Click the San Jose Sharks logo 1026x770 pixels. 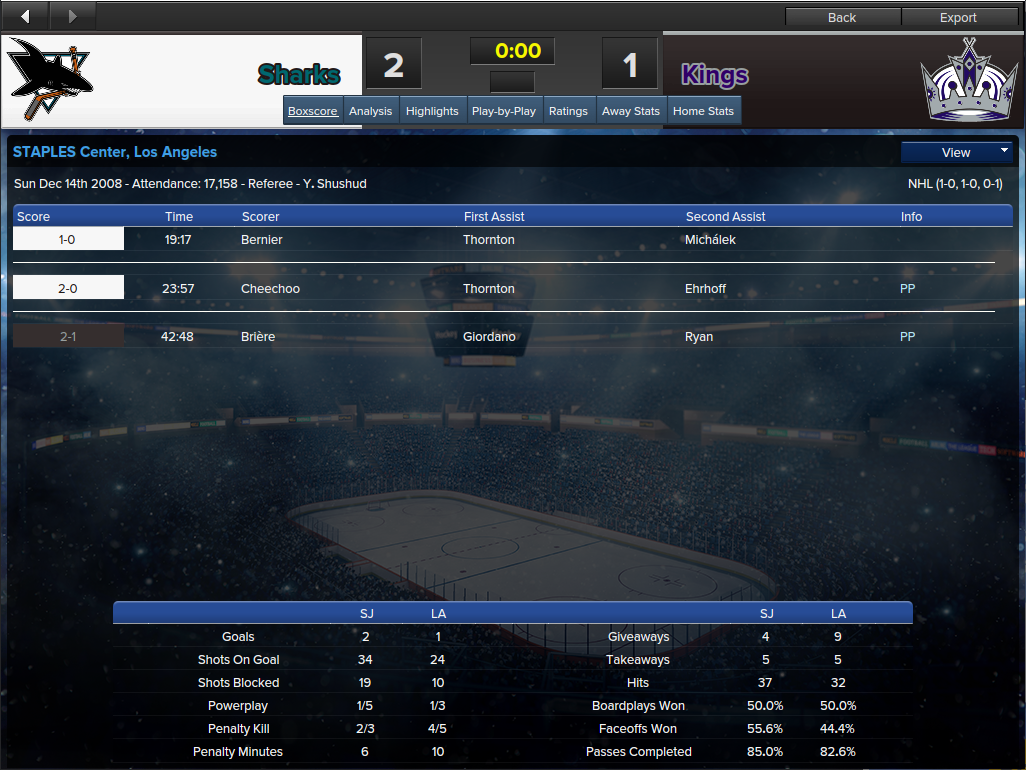click(x=51, y=80)
